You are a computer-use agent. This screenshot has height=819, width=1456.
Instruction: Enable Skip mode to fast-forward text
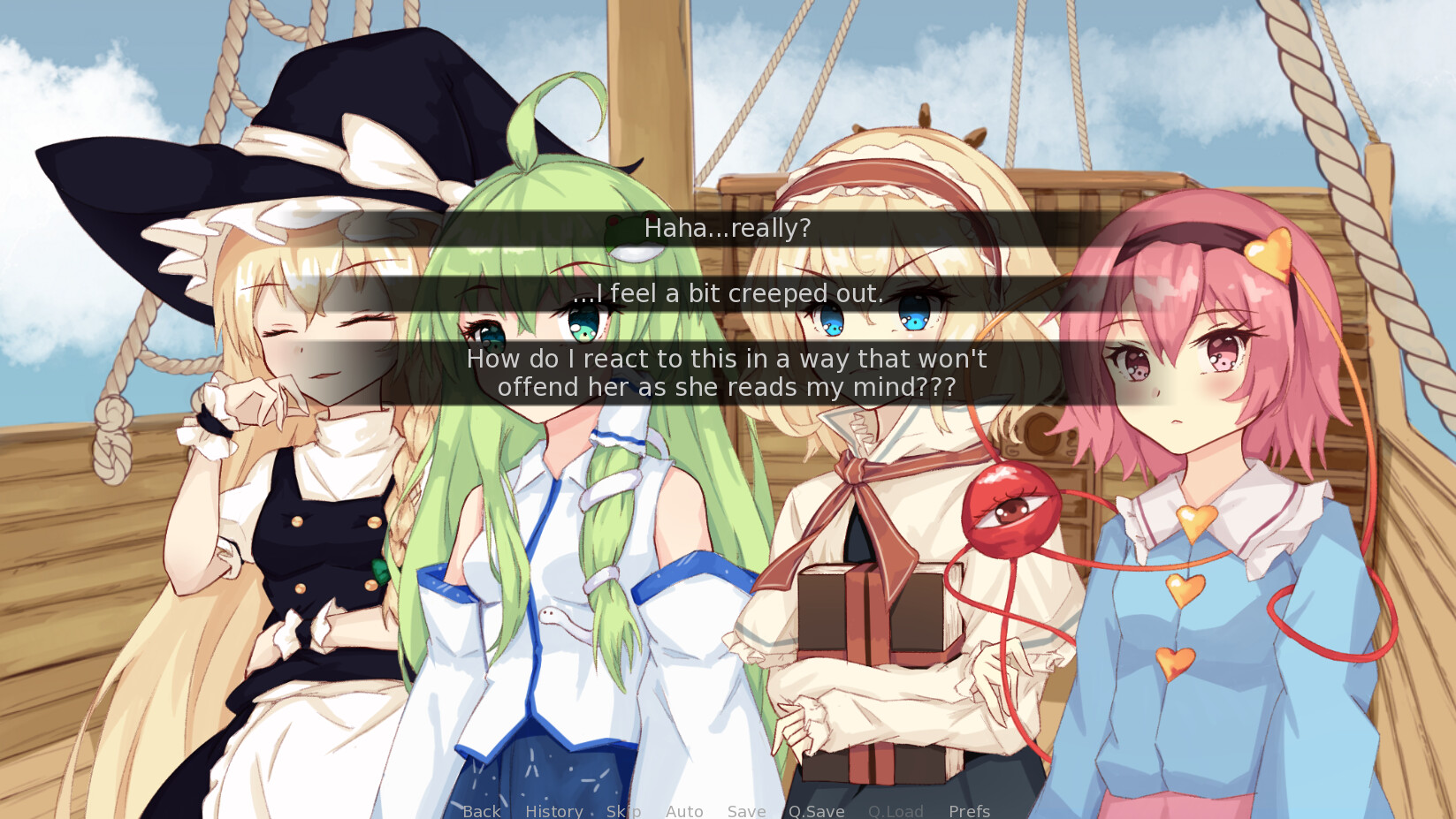(623, 811)
